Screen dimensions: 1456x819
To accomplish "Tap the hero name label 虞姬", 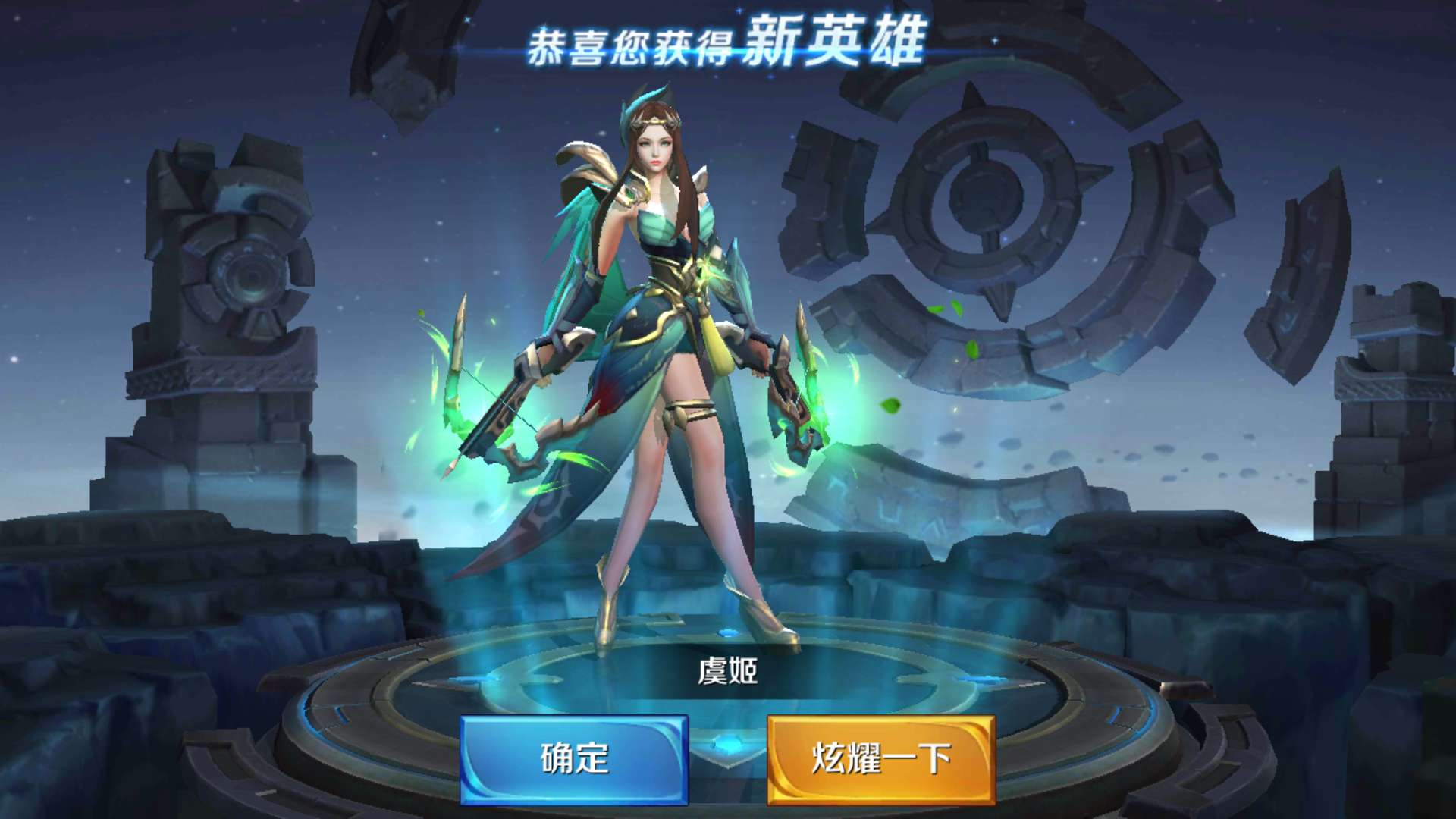I will (730, 672).
